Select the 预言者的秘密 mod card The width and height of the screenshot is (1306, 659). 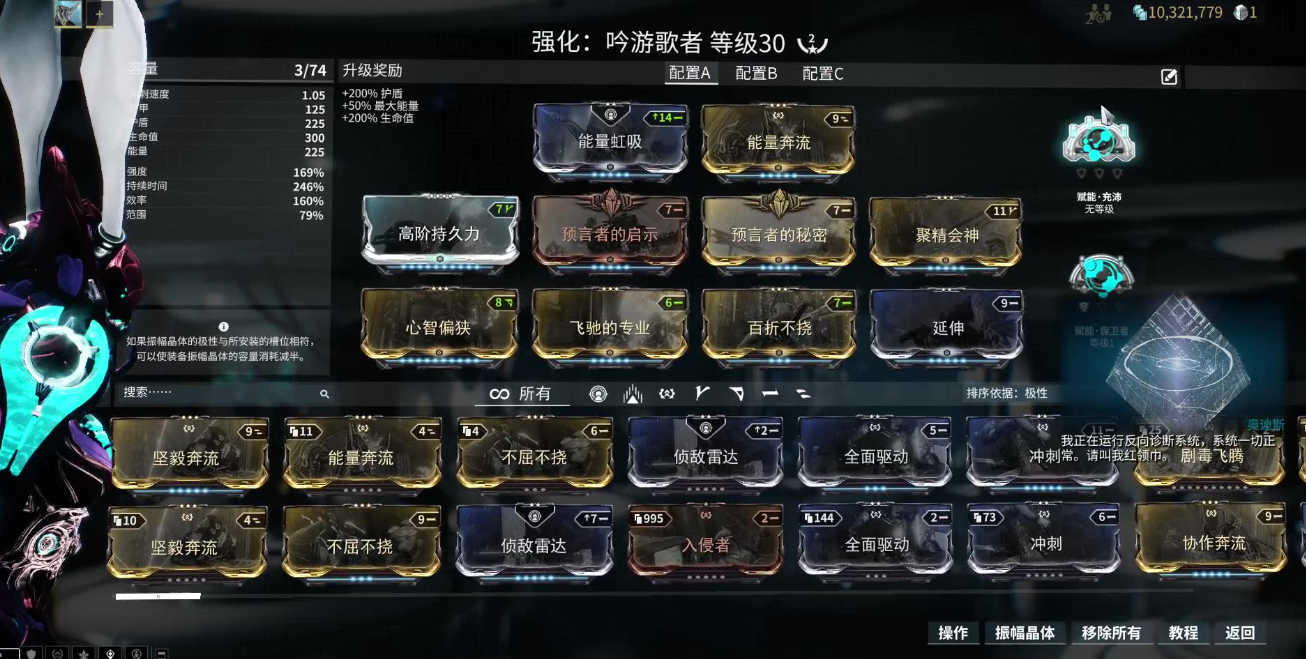779,233
